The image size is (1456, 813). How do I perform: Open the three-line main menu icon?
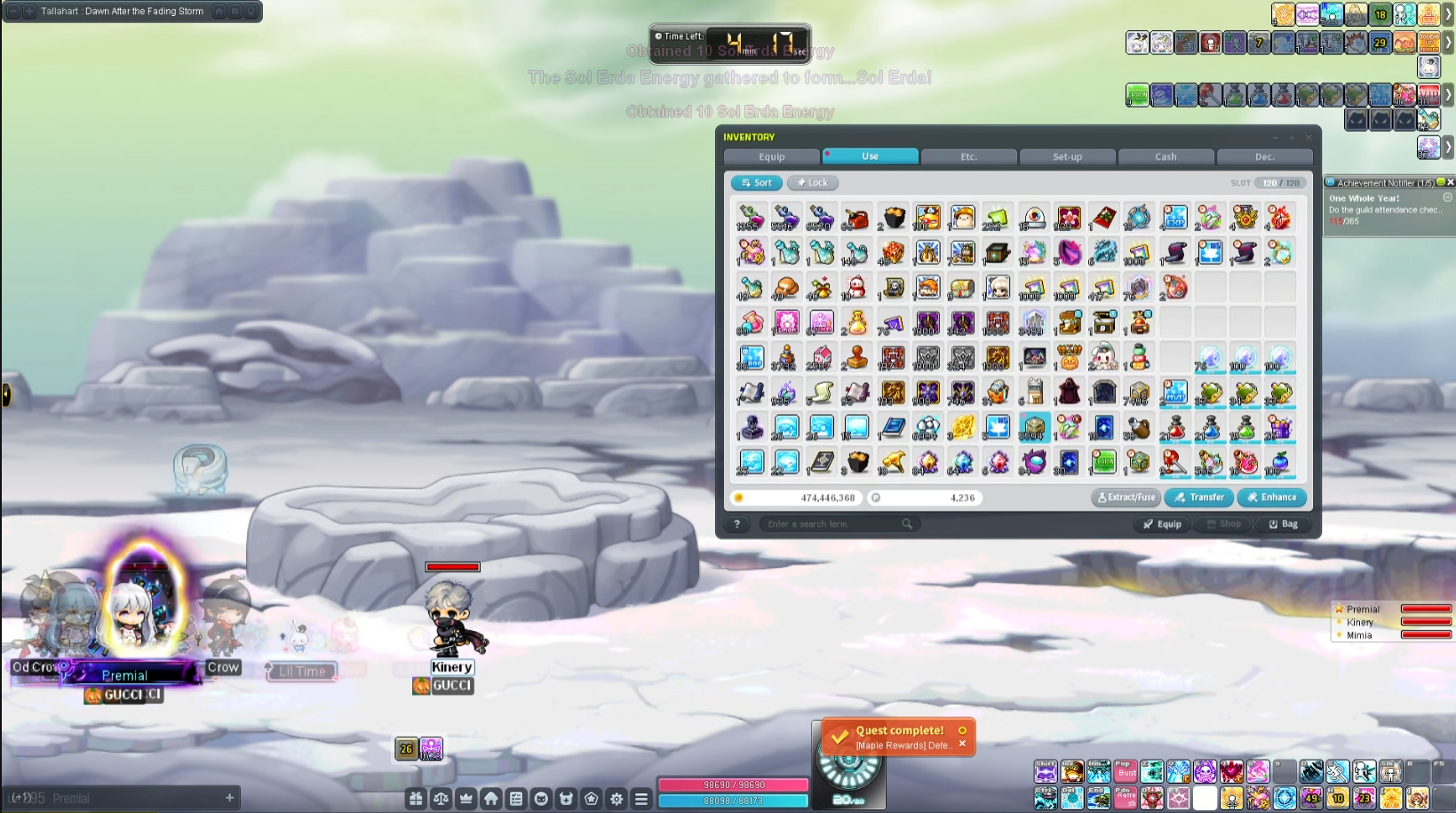641,799
